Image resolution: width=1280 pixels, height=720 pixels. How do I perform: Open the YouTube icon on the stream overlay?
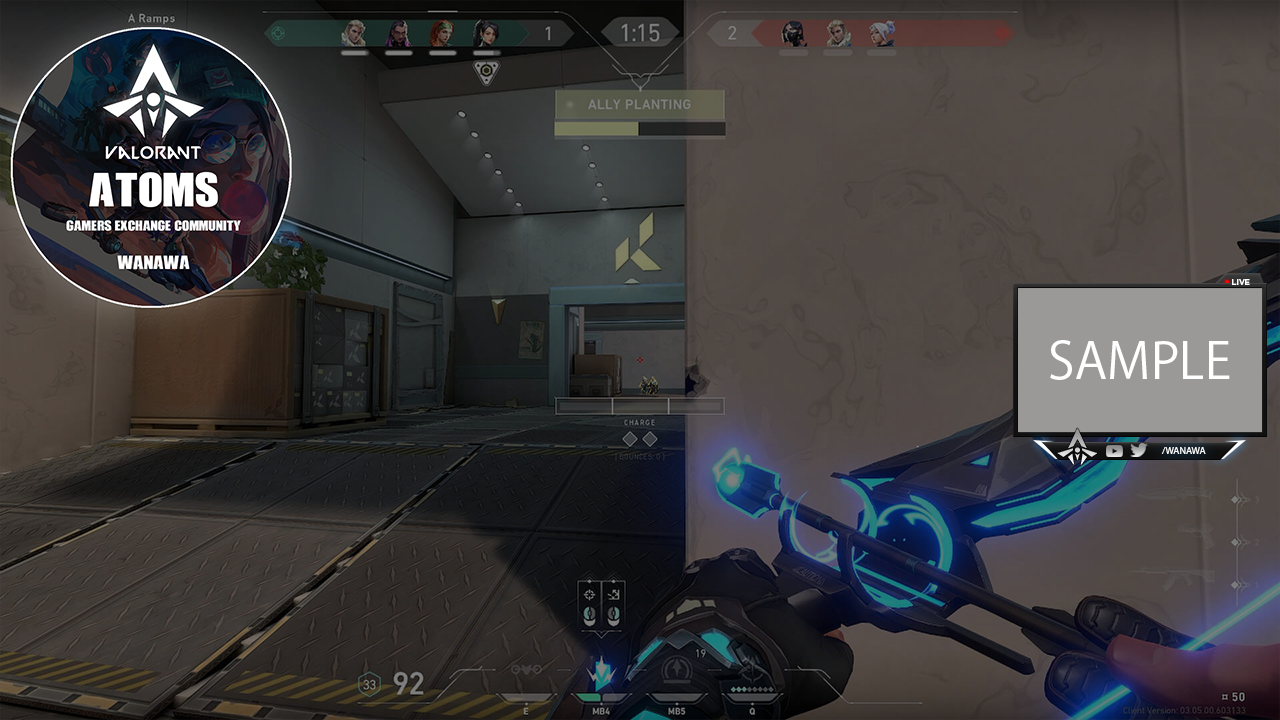[1114, 451]
